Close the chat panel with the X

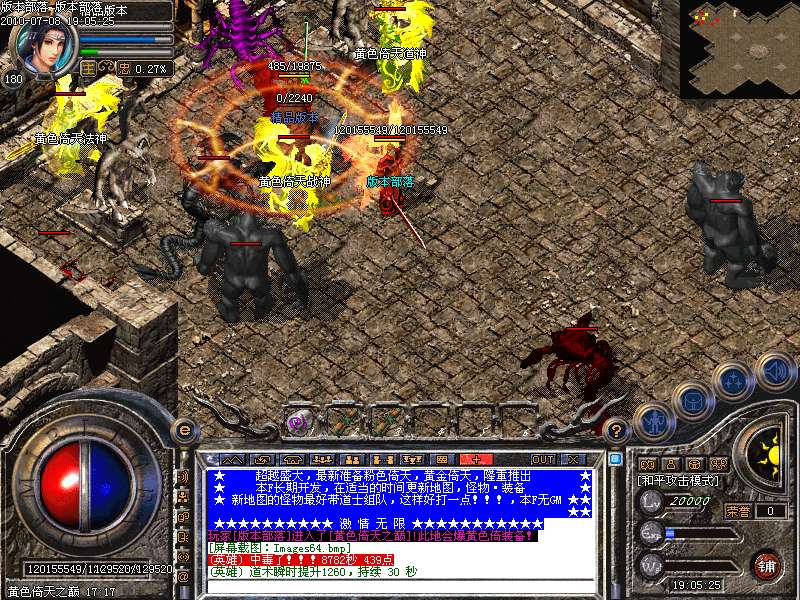click(x=575, y=459)
